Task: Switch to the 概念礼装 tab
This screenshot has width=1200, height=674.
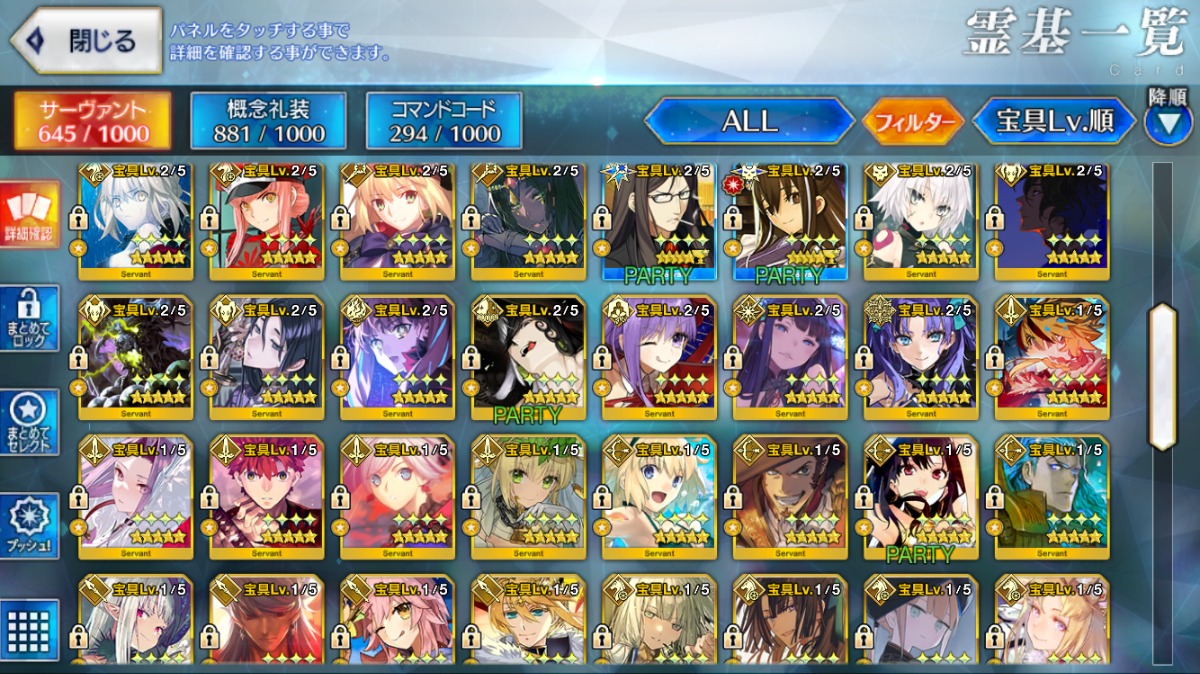Action: (x=268, y=121)
